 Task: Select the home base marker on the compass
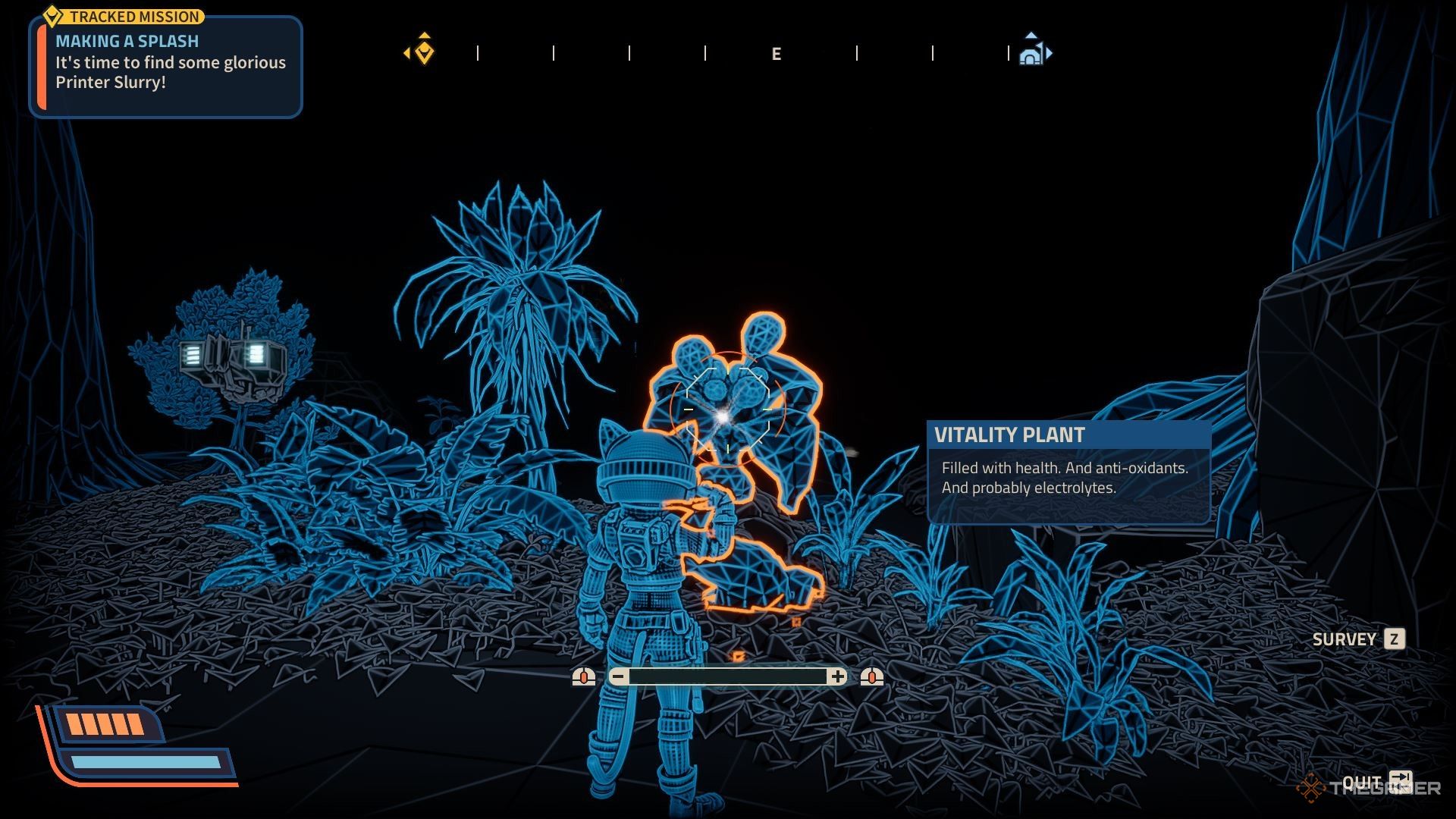pyautogui.click(x=1031, y=53)
